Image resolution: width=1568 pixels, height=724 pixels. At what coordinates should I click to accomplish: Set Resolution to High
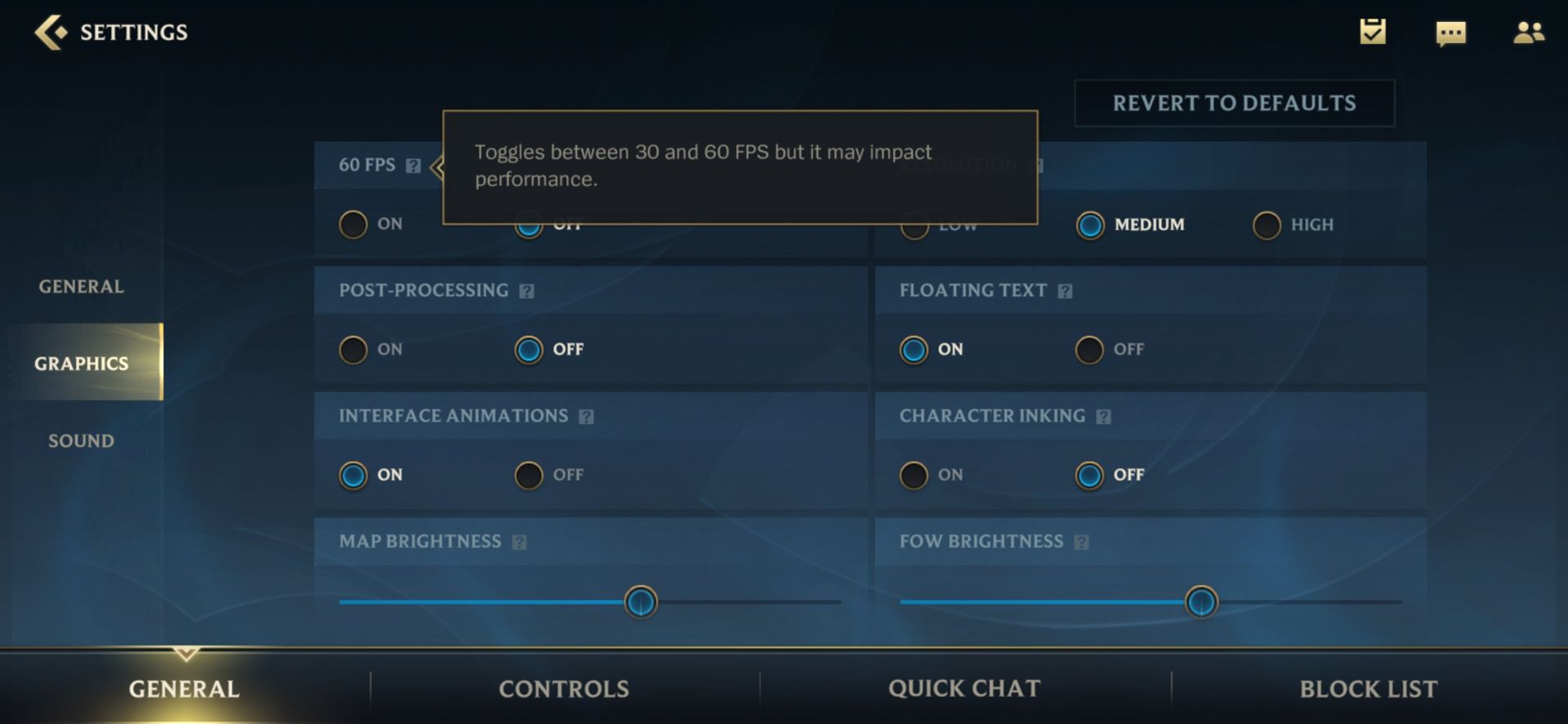[1266, 225]
